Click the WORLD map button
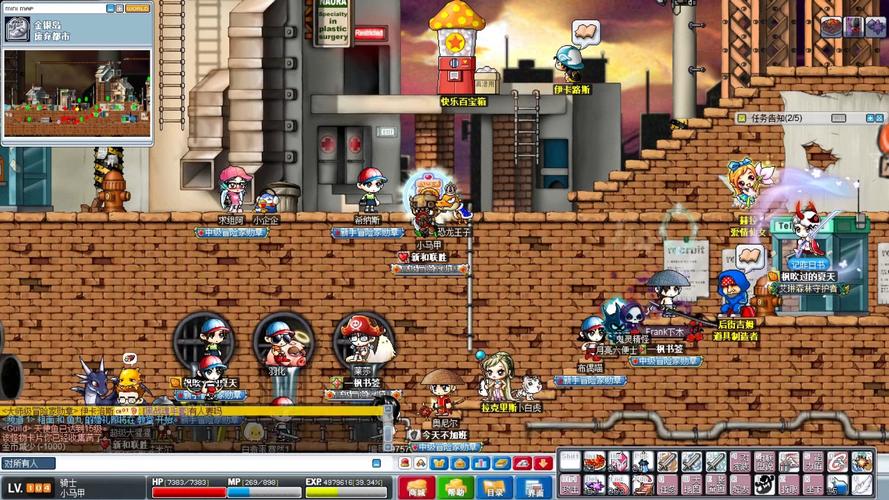The image size is (889, 500). tap(137, 8)
